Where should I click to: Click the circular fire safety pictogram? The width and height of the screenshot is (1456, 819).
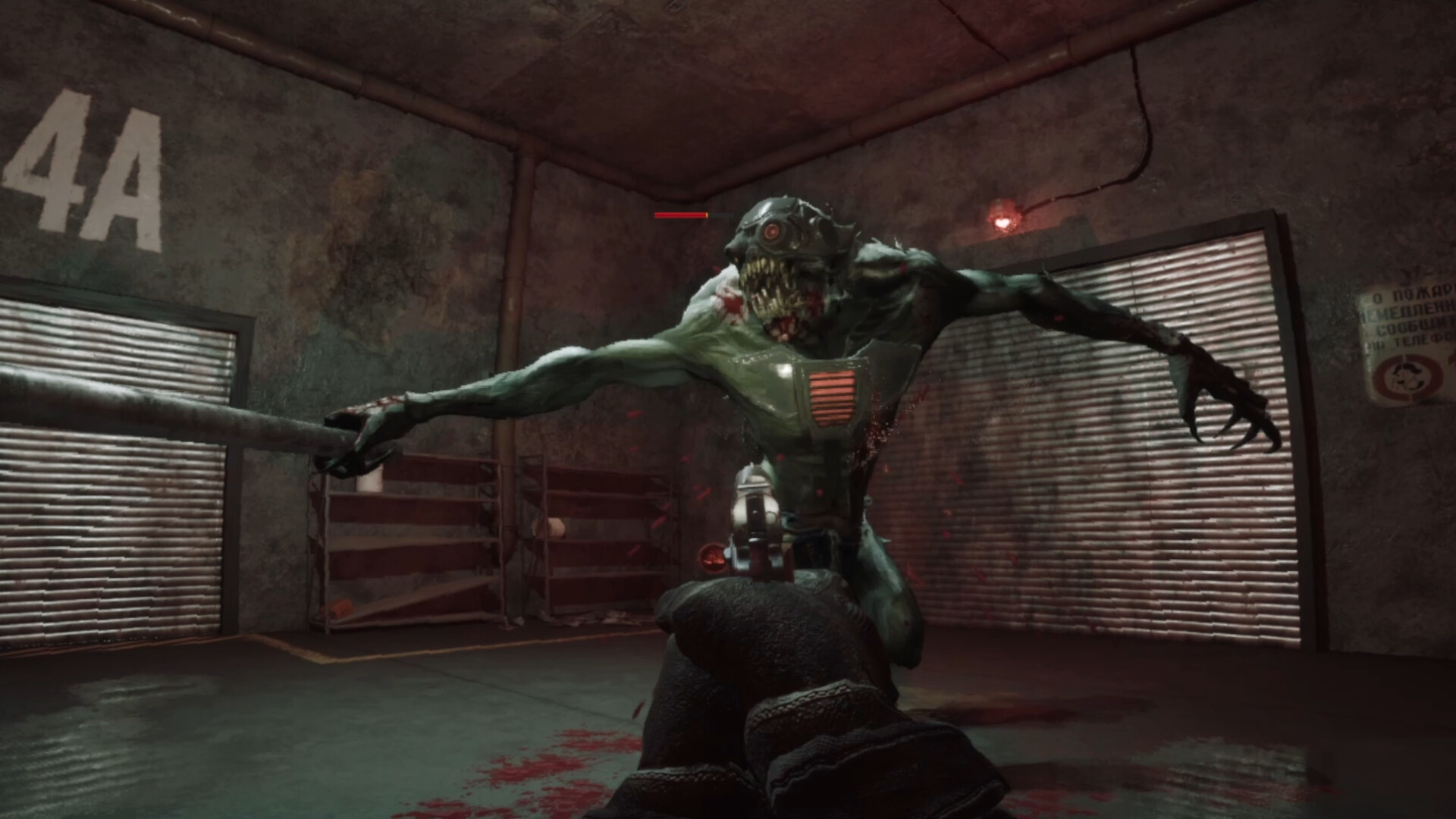(x=1409, y=379)
